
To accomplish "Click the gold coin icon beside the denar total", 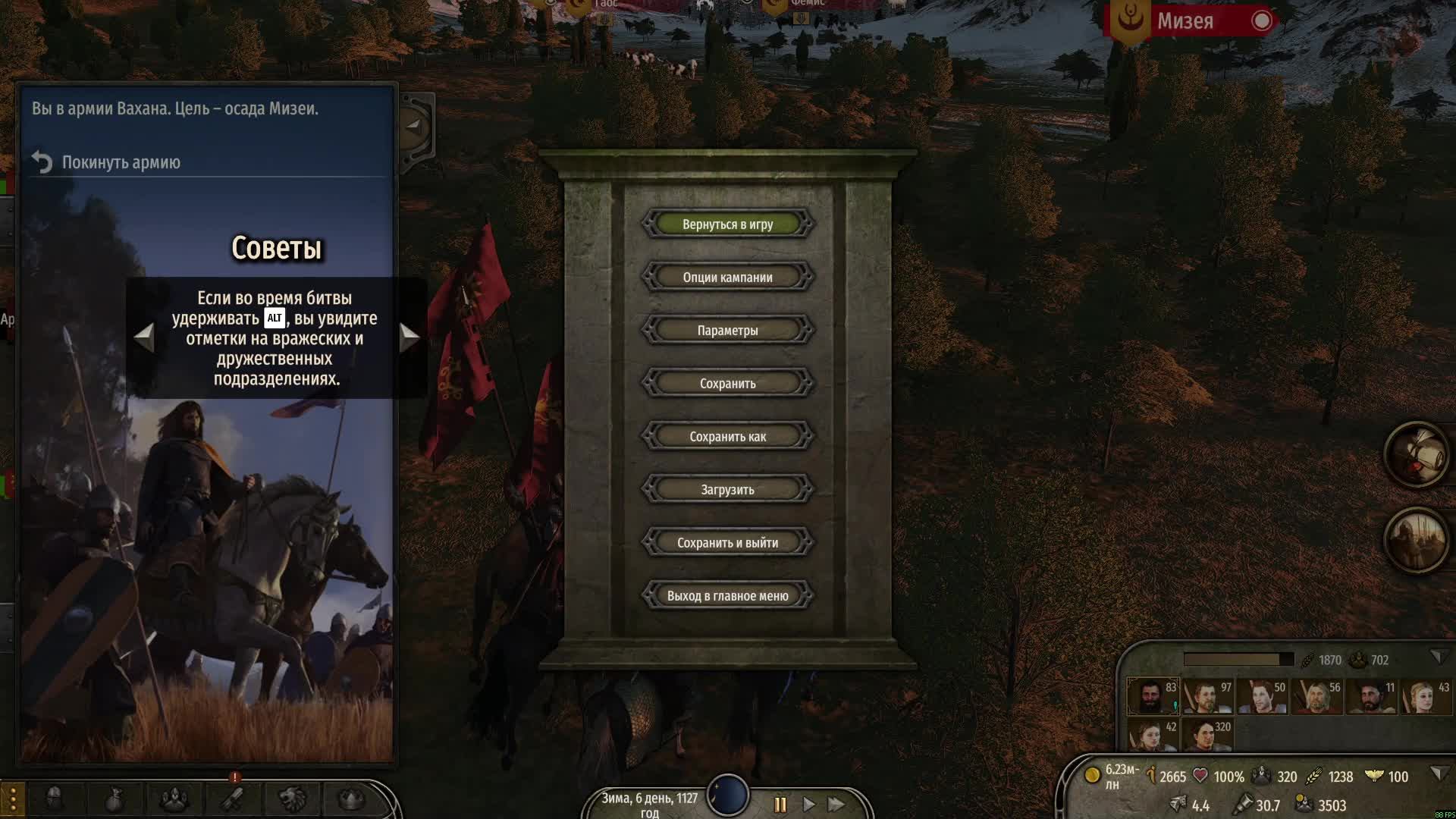I will point(1092,777).
